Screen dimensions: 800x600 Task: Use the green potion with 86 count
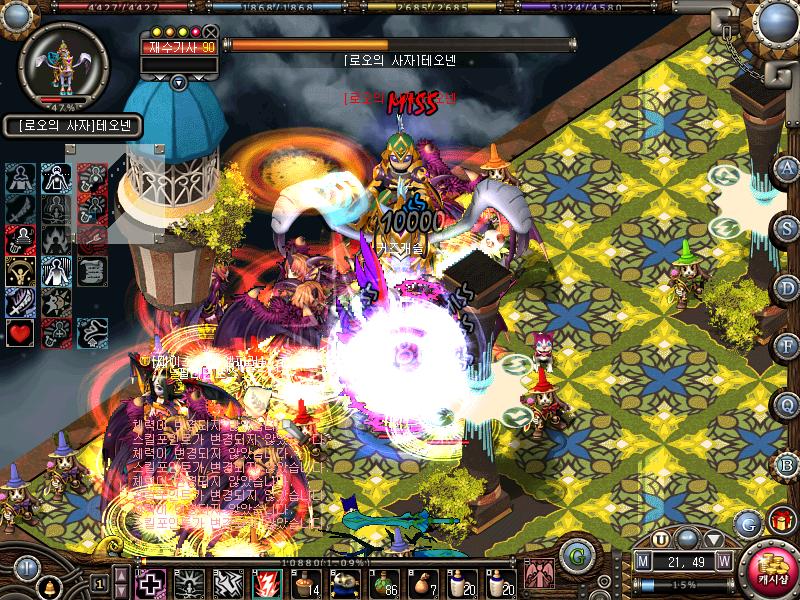[x=382, y=581]
